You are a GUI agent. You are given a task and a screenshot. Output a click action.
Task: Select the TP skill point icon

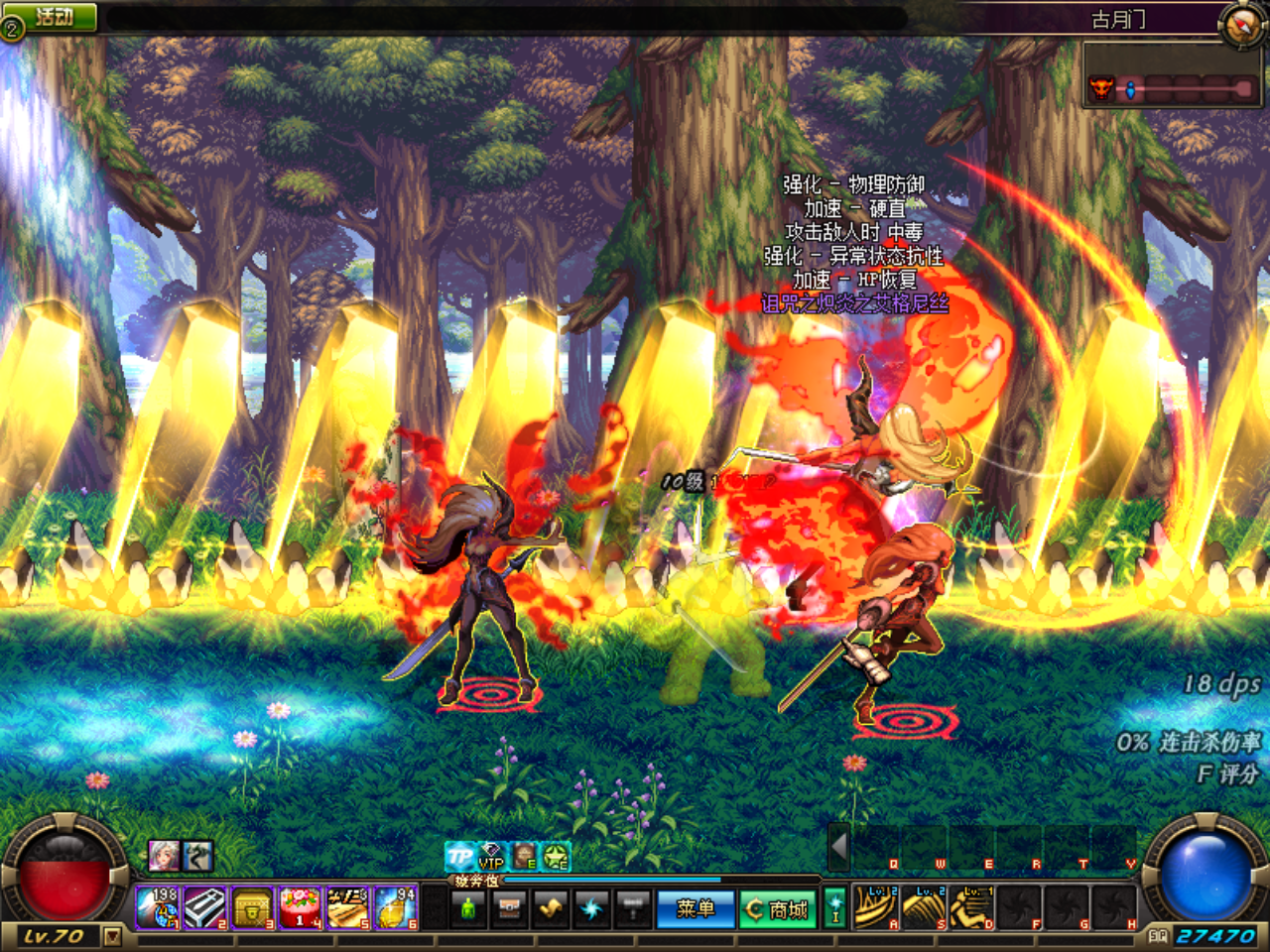[x=459, y=857]
